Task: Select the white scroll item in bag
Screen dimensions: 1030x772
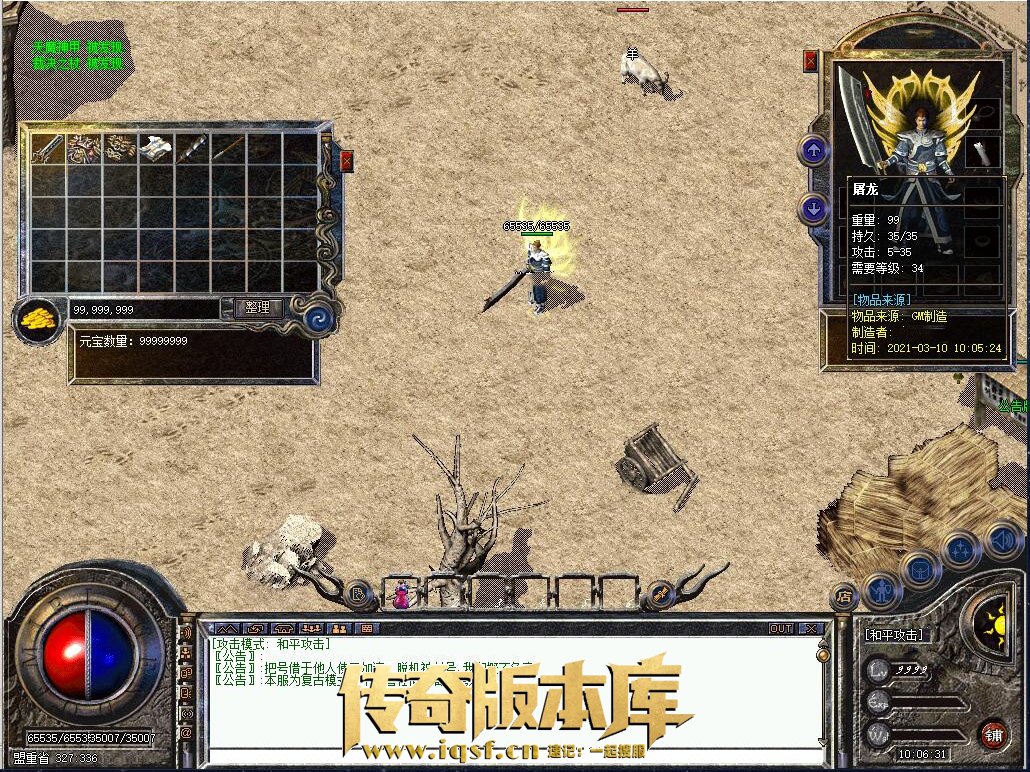Action: pyautogui.click(x=154, y=149)
